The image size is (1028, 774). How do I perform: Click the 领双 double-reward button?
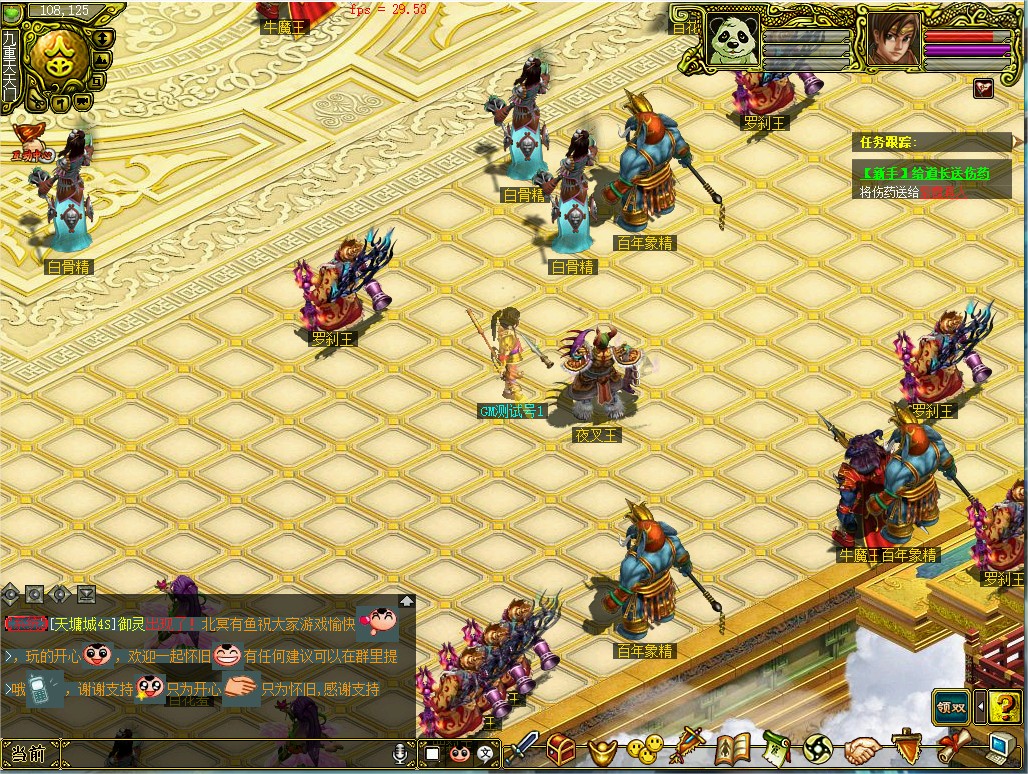(x=951, y=705)
